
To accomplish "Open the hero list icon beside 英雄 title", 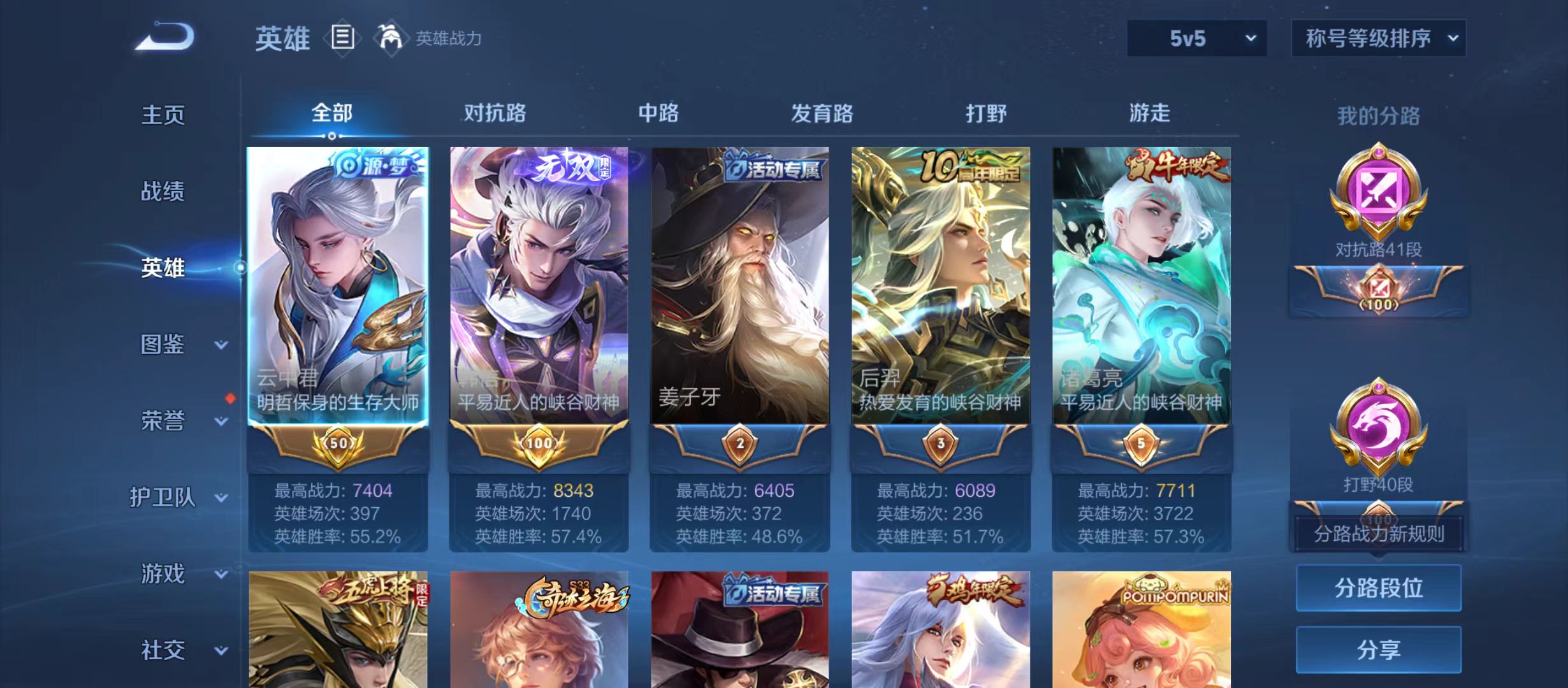I will pyautogui.click(x=343, y=38).
